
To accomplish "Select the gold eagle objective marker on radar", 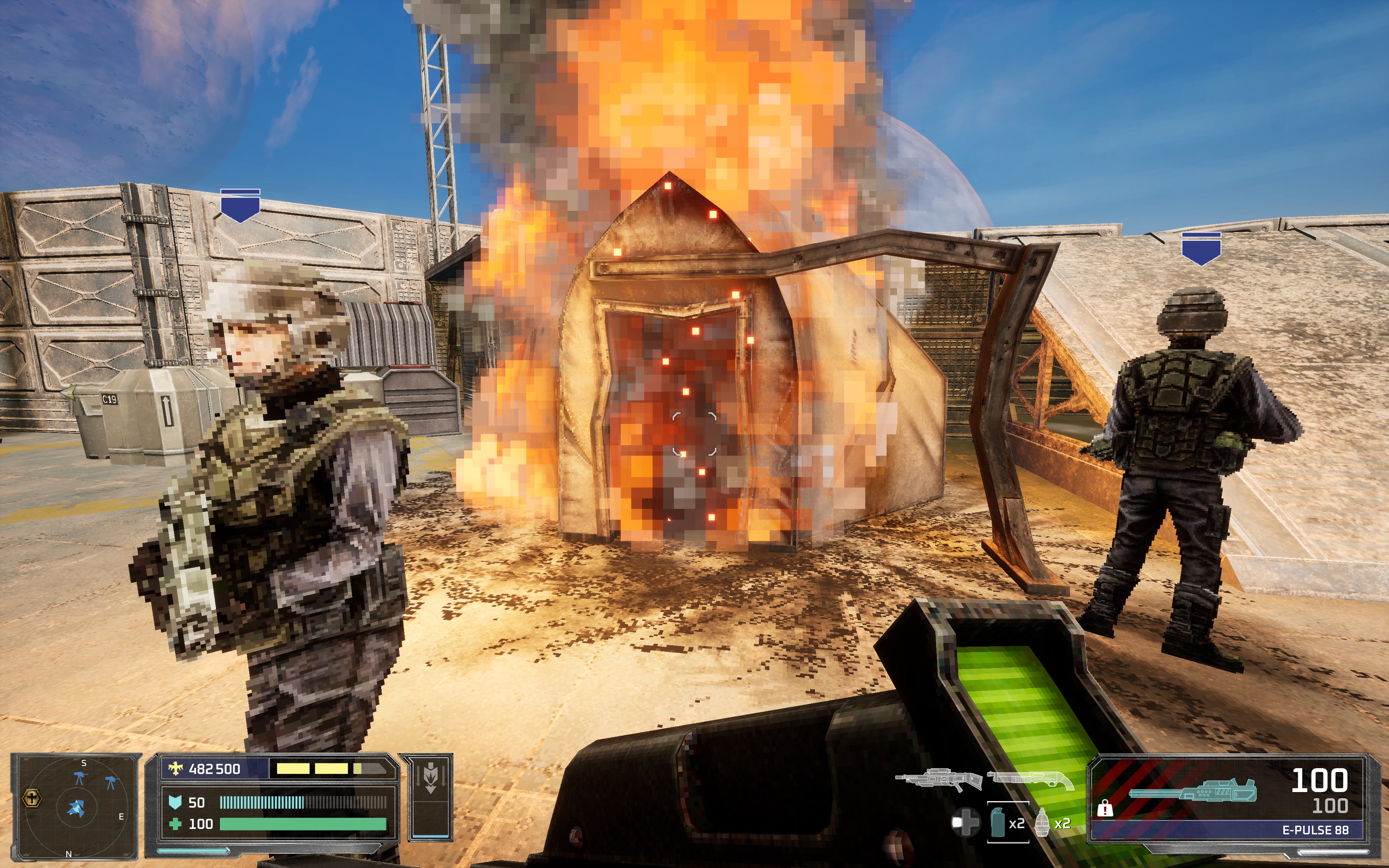I will 31,799.
